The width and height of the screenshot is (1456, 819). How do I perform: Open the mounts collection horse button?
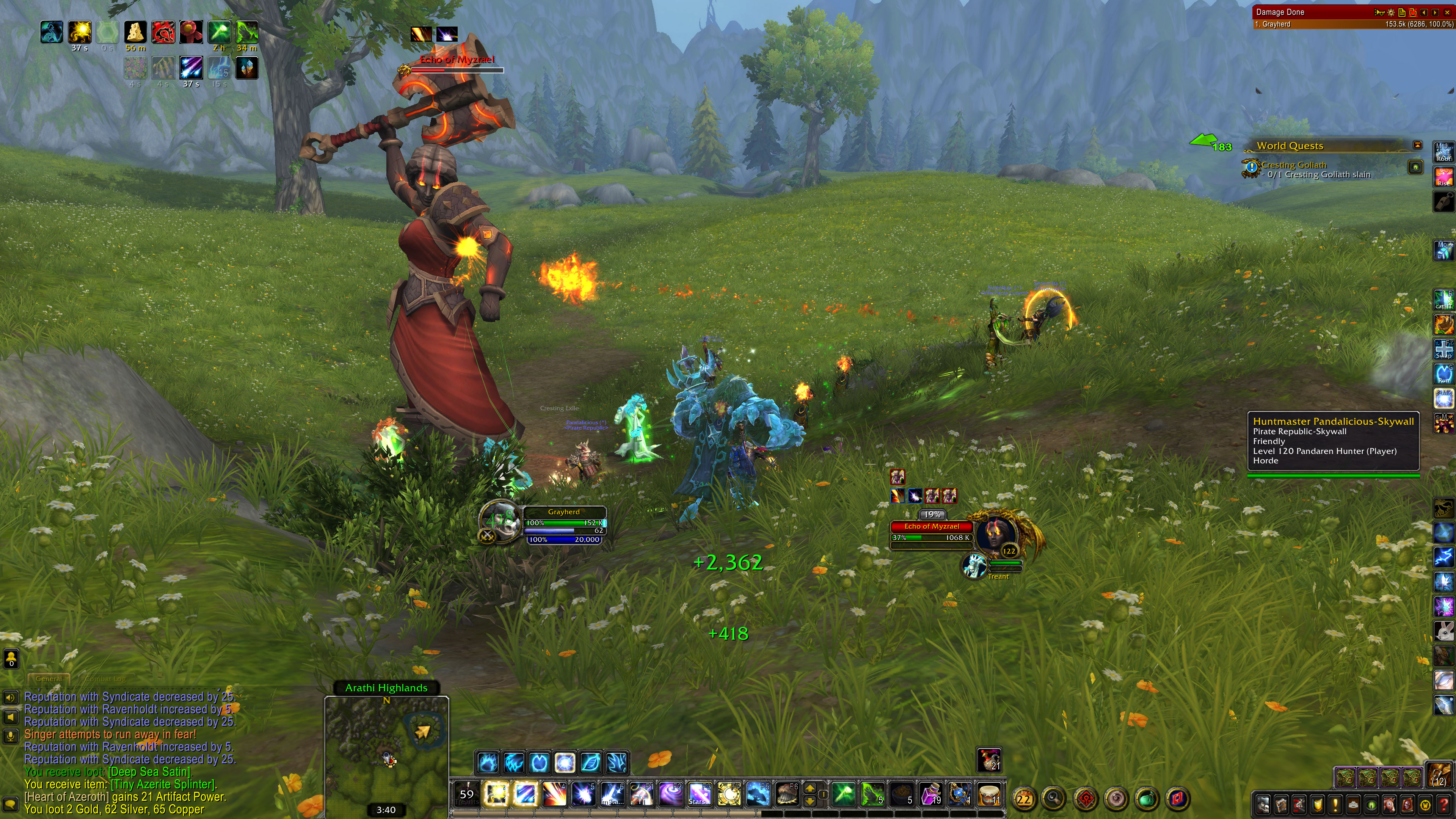[1389, 804]
